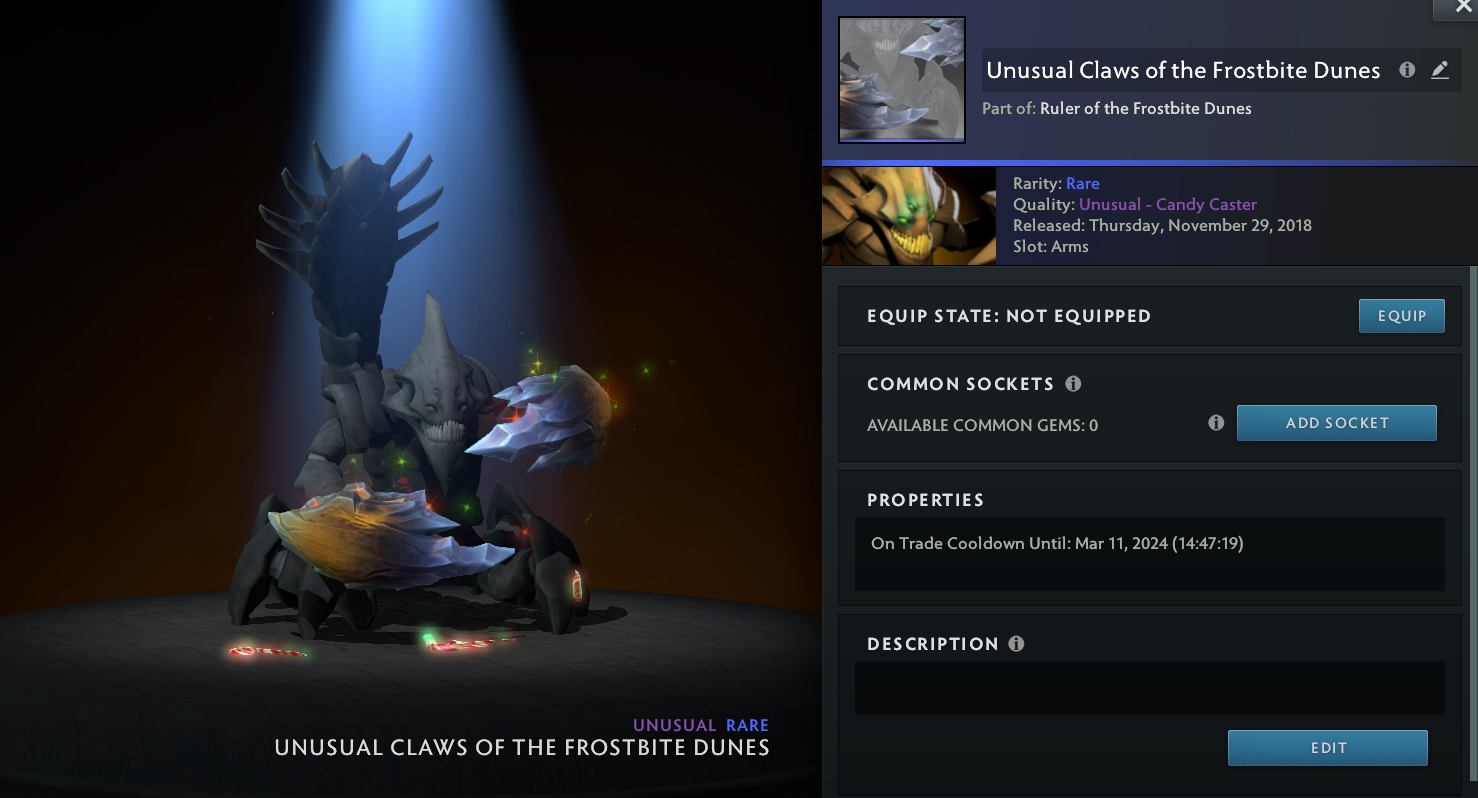Rename the item with the pencil icon
Screen dimensions: 1478x798
click(x=1440, y=70)
